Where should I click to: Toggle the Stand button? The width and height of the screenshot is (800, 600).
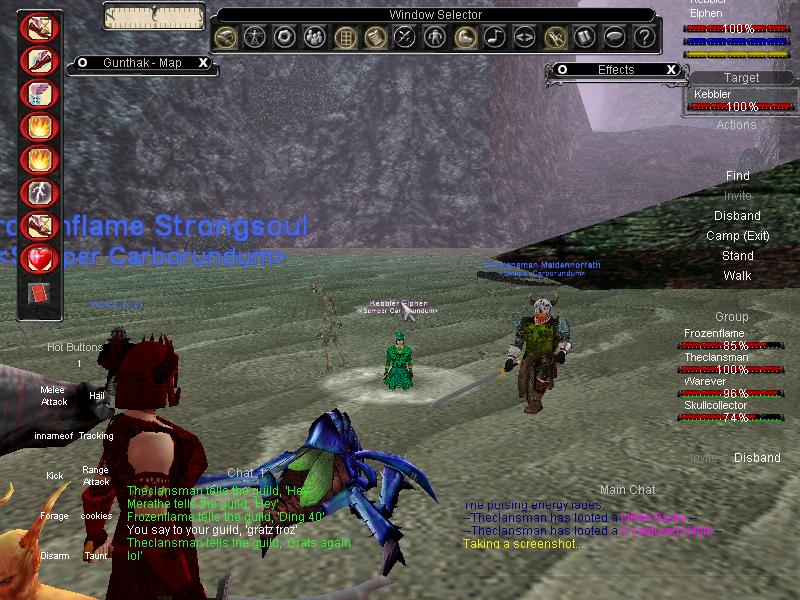click(x=737, y=256)
